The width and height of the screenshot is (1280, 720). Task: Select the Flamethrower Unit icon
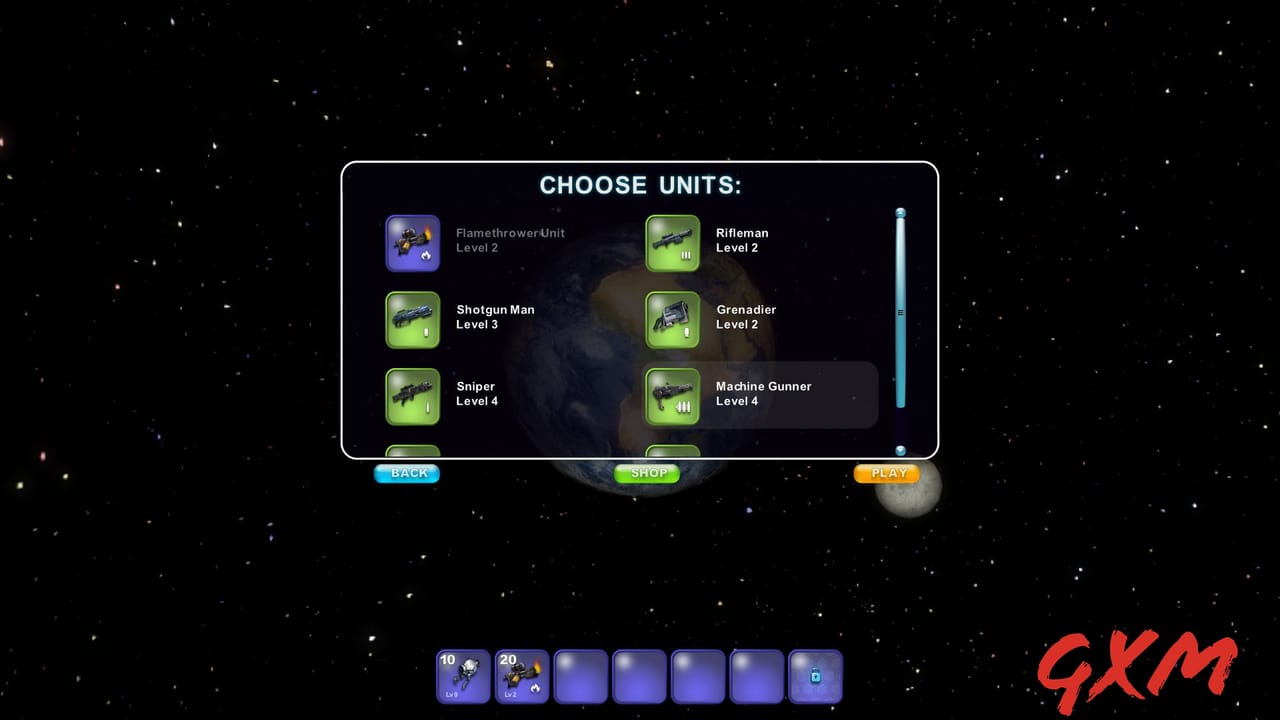(x=413, y=243)
